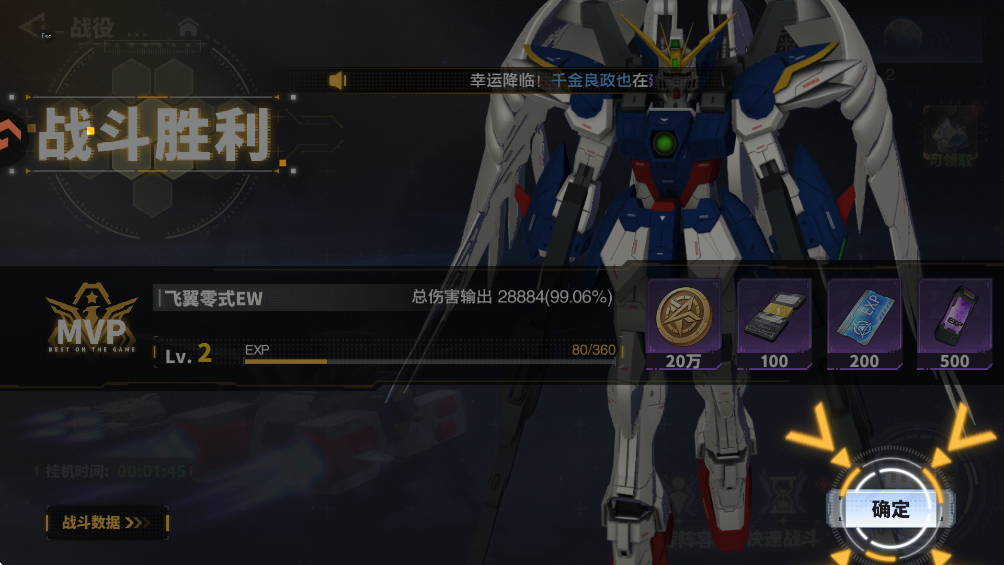Select the 20万 gold coin reward

683,323
